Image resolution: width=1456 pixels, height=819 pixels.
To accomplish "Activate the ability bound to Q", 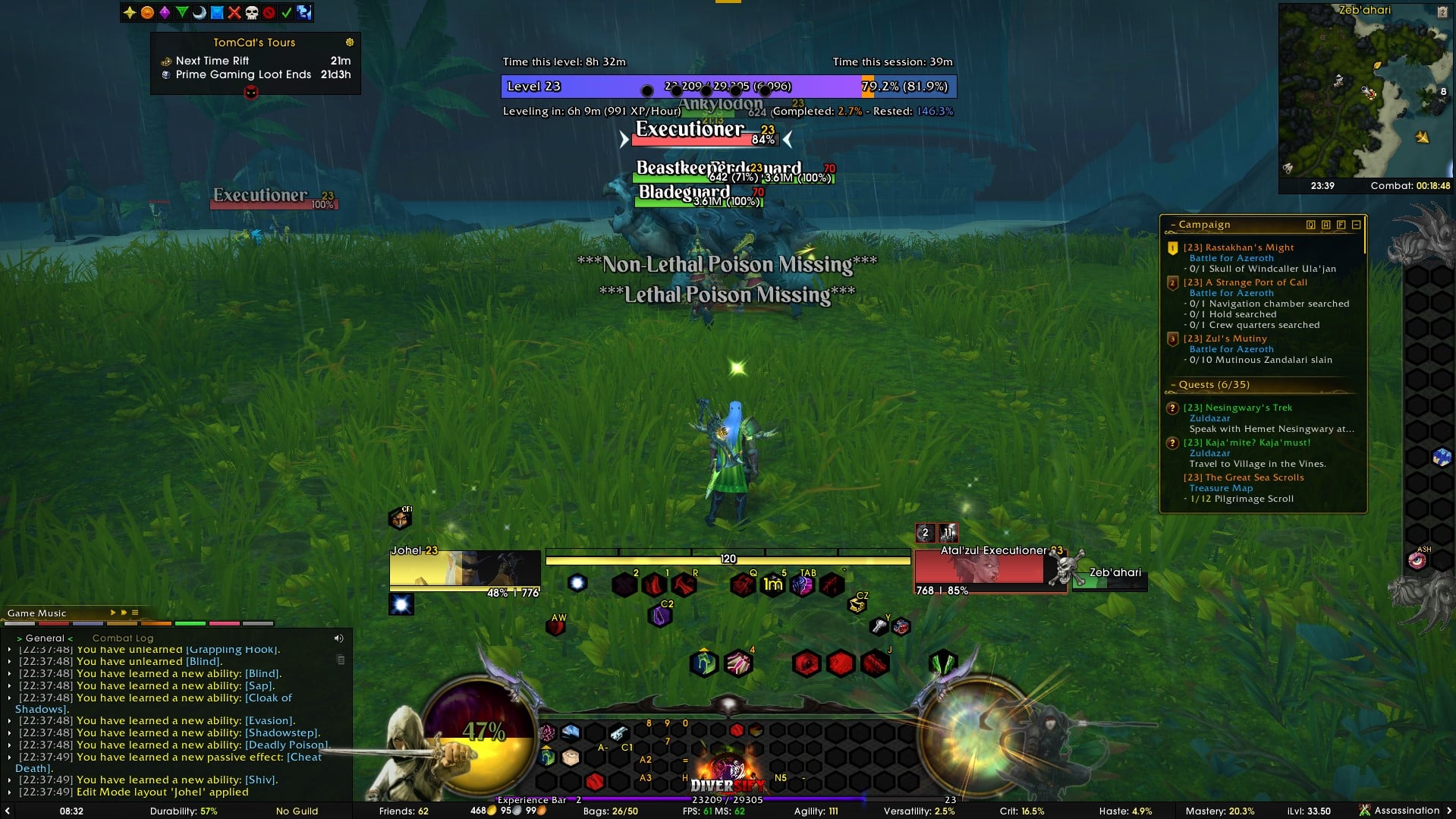I will click(743, 585).
